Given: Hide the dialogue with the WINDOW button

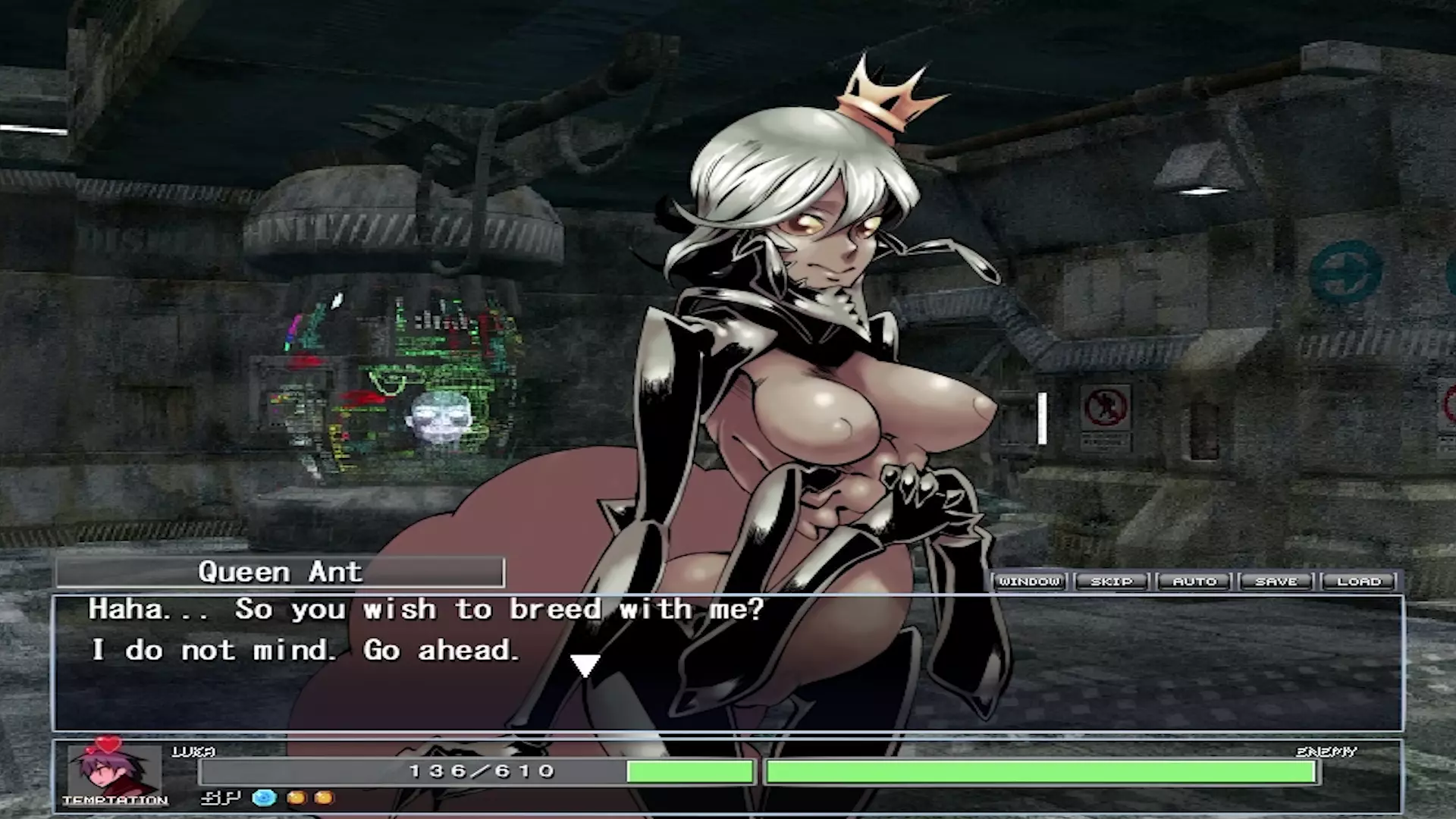Looking at the screenshot, I should tap(1029, 582).
